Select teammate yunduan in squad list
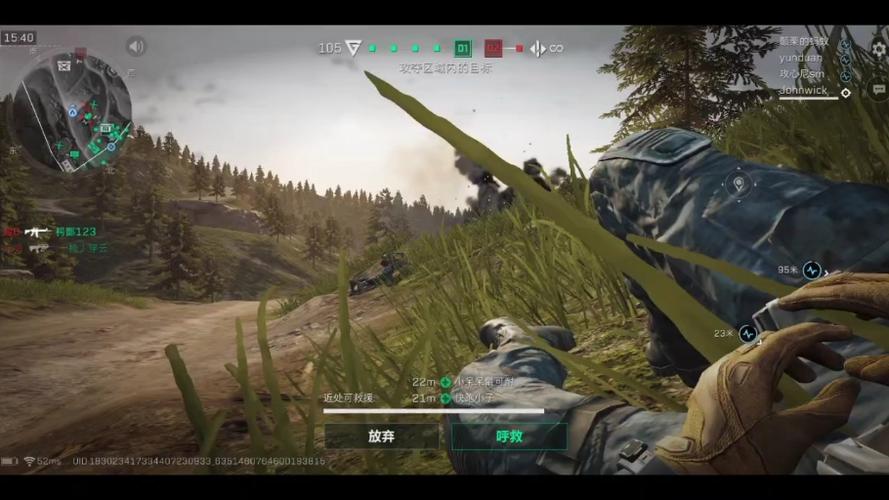889x500 pixels. coord(800,58)
